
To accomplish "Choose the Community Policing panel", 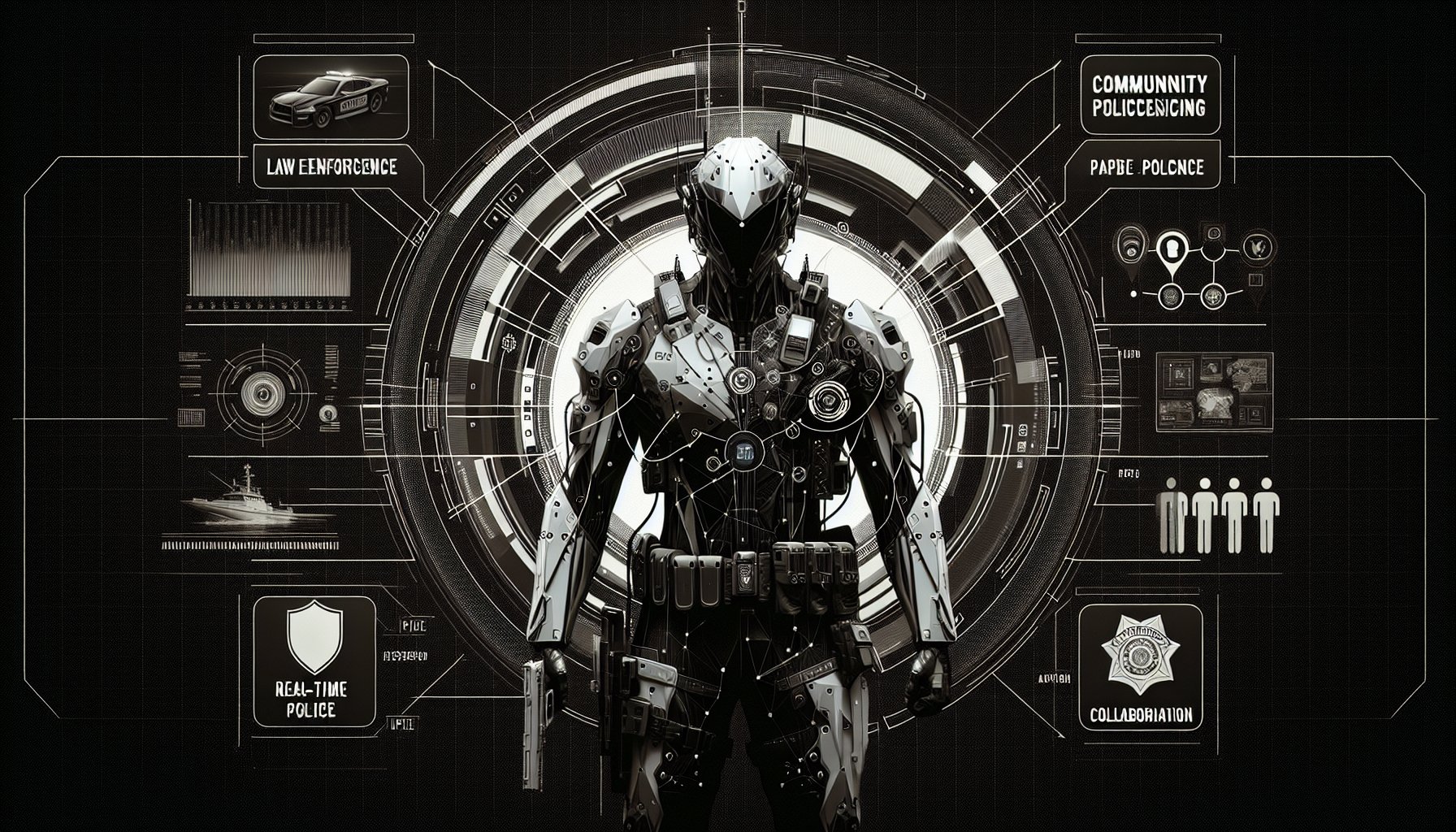I will point(1148,95).
